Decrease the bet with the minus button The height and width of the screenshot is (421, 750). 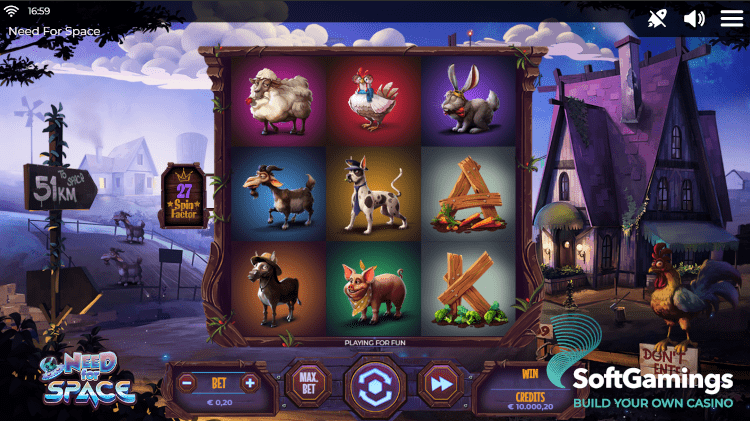pos(187,382)
